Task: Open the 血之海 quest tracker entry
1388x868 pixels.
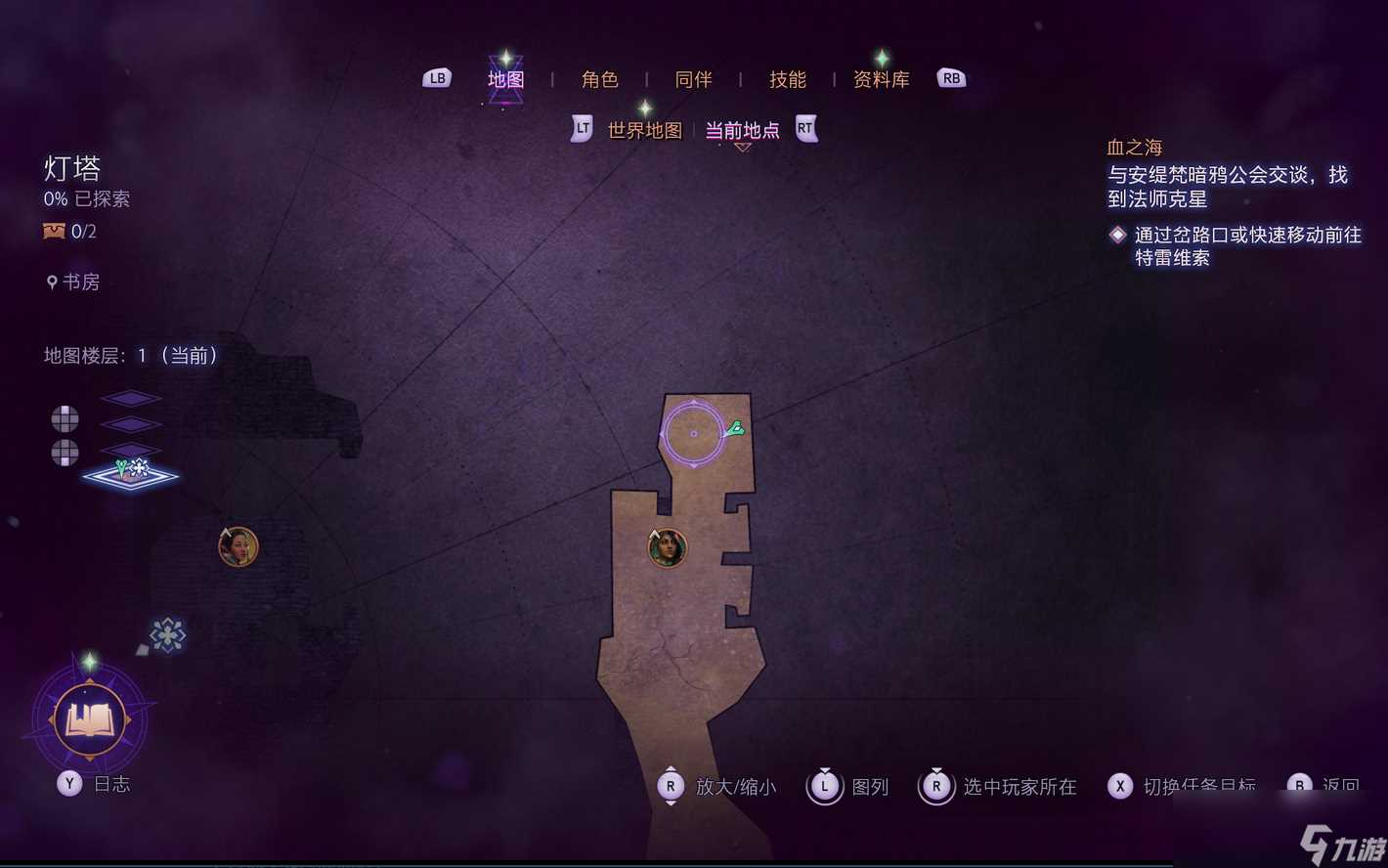Action: point(1135,148)
